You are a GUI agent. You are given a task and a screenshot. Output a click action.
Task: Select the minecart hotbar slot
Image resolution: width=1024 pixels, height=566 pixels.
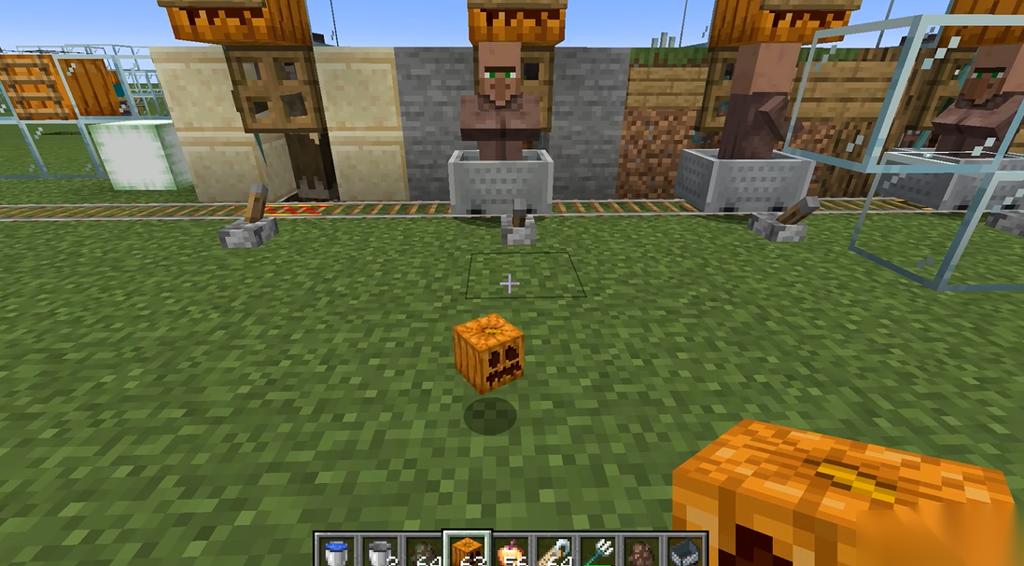(x=684, y=551)
